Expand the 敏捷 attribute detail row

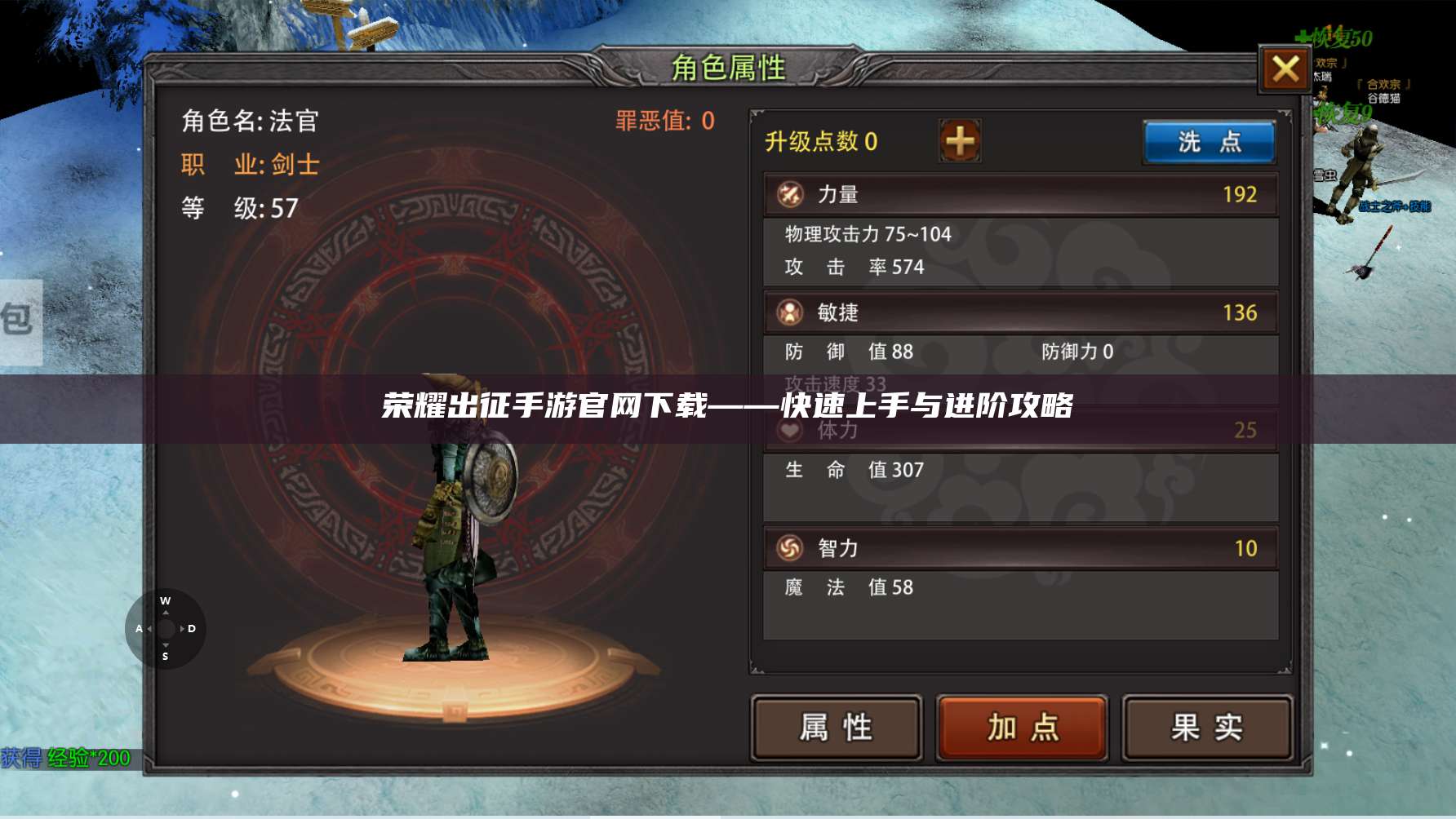(x=1020, y=312)
